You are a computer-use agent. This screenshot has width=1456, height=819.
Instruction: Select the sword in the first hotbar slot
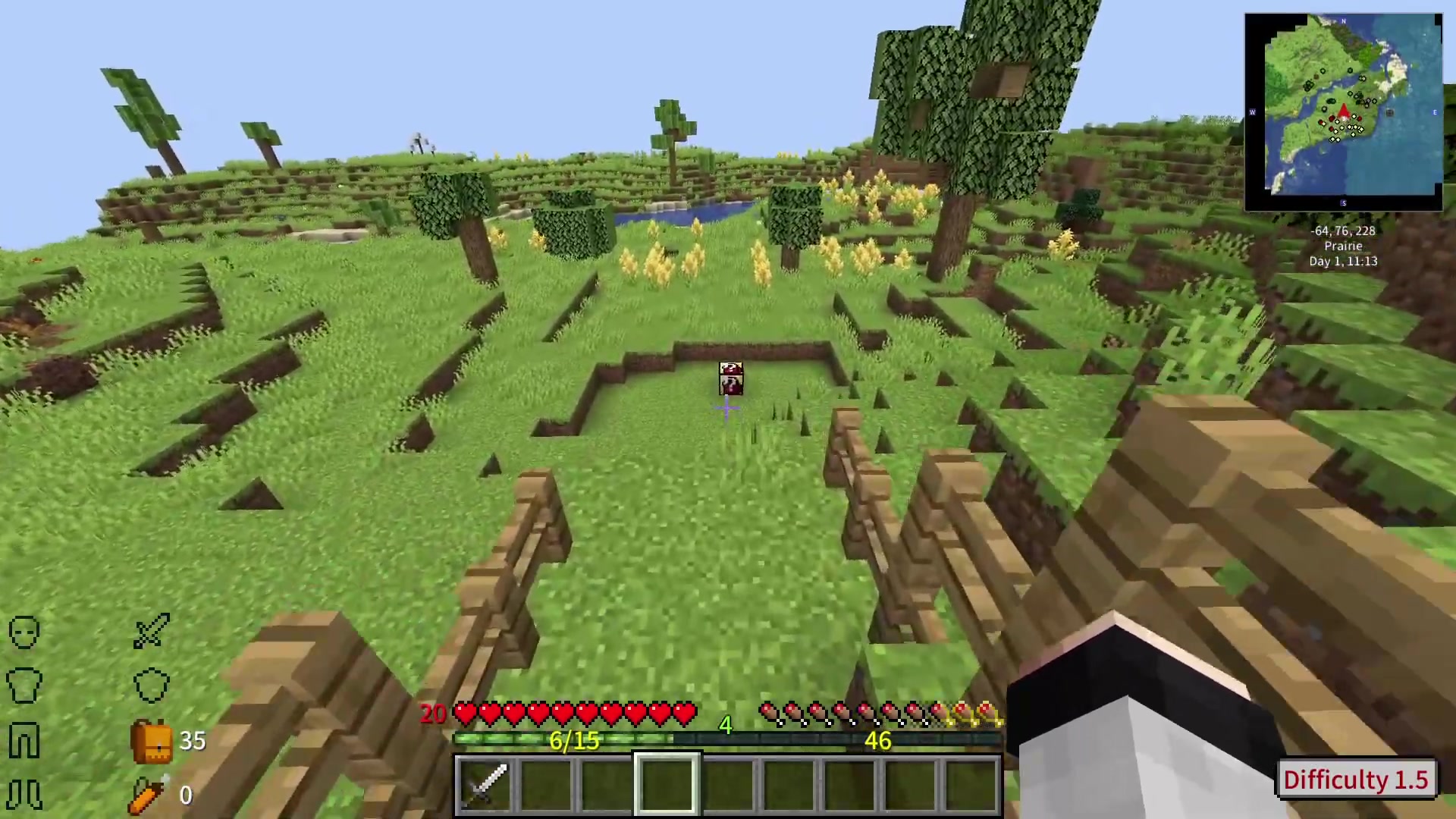(x=487, y=783)
